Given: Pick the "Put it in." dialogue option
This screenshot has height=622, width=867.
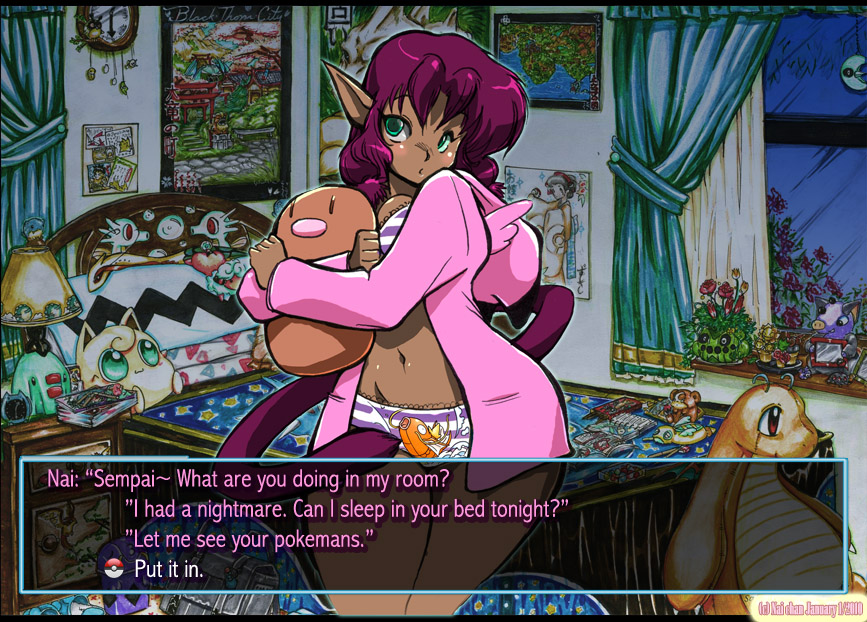Looking at the screenshot, I should coord(173,570).
